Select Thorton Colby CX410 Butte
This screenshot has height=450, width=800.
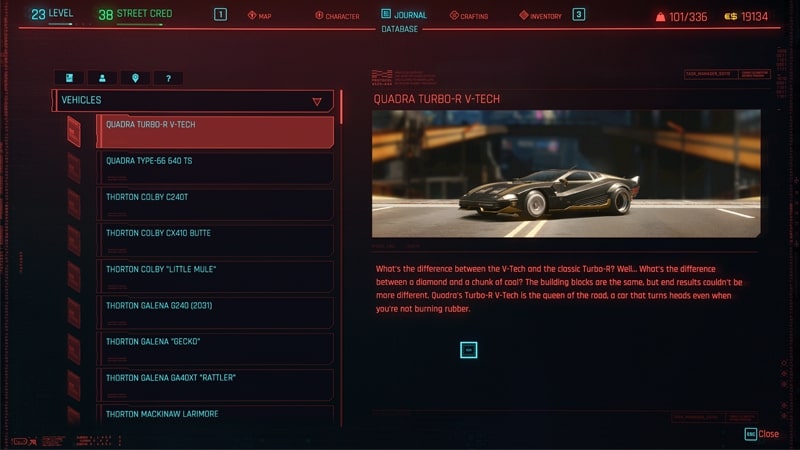coord(214,240)
